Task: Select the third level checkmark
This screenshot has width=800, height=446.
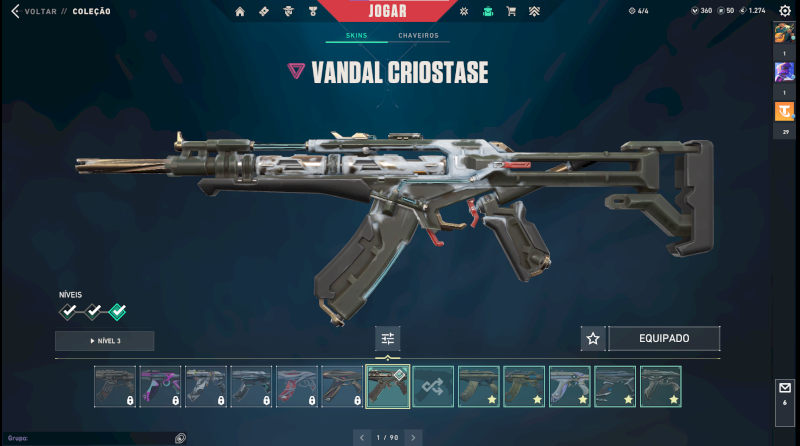Action: coord(118,311)
